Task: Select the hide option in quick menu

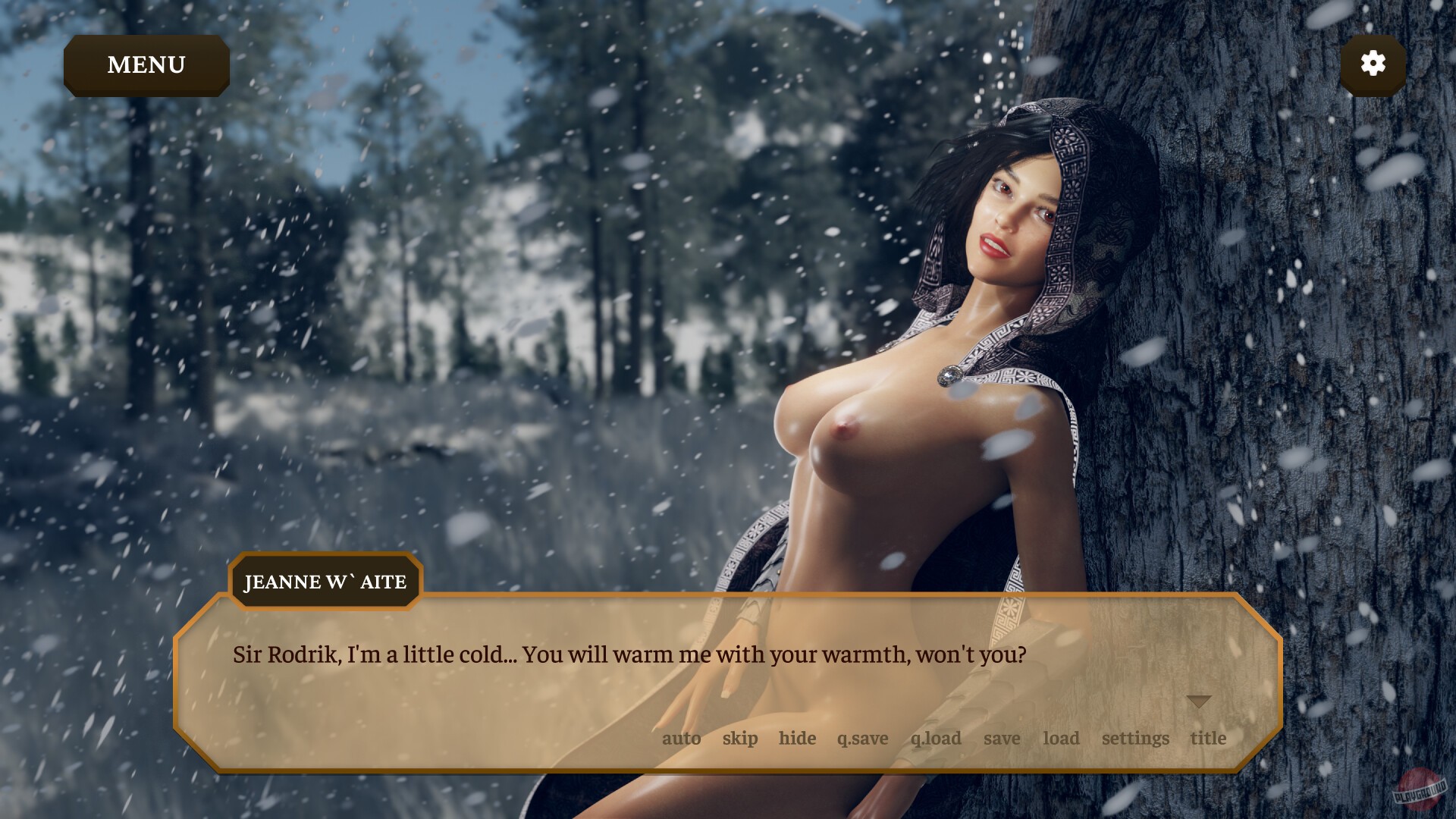Action: point(797,738)
